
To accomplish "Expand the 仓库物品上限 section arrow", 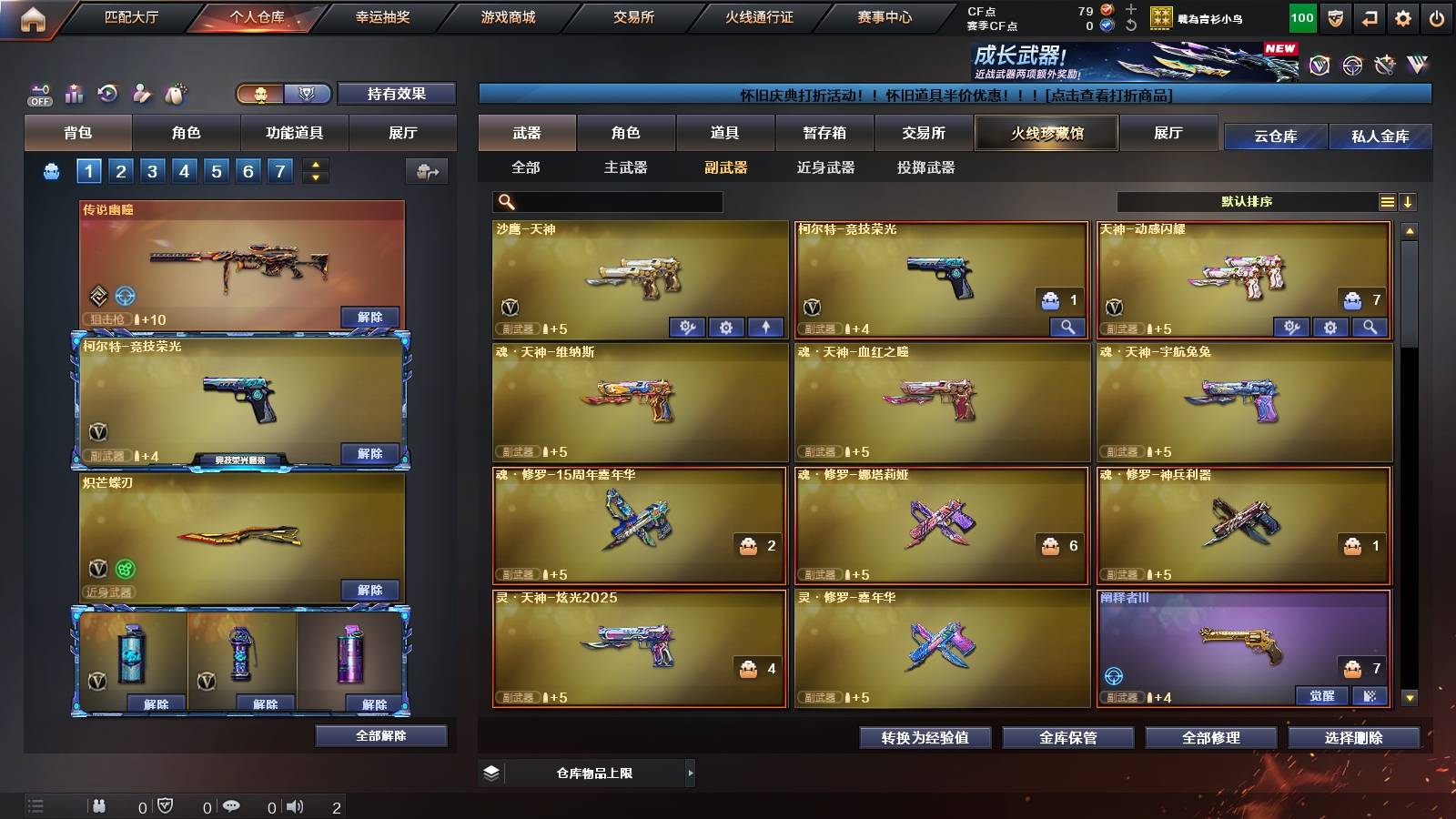I will point(691,773).
